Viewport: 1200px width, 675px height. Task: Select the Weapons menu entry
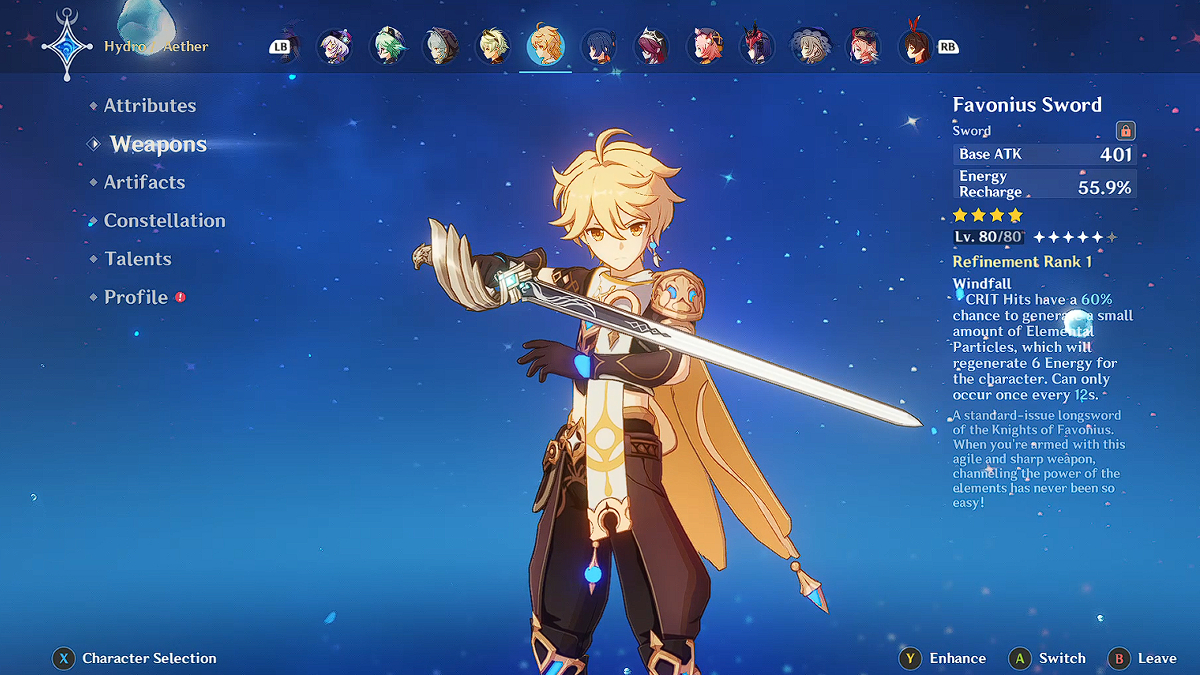click(158, 144)
